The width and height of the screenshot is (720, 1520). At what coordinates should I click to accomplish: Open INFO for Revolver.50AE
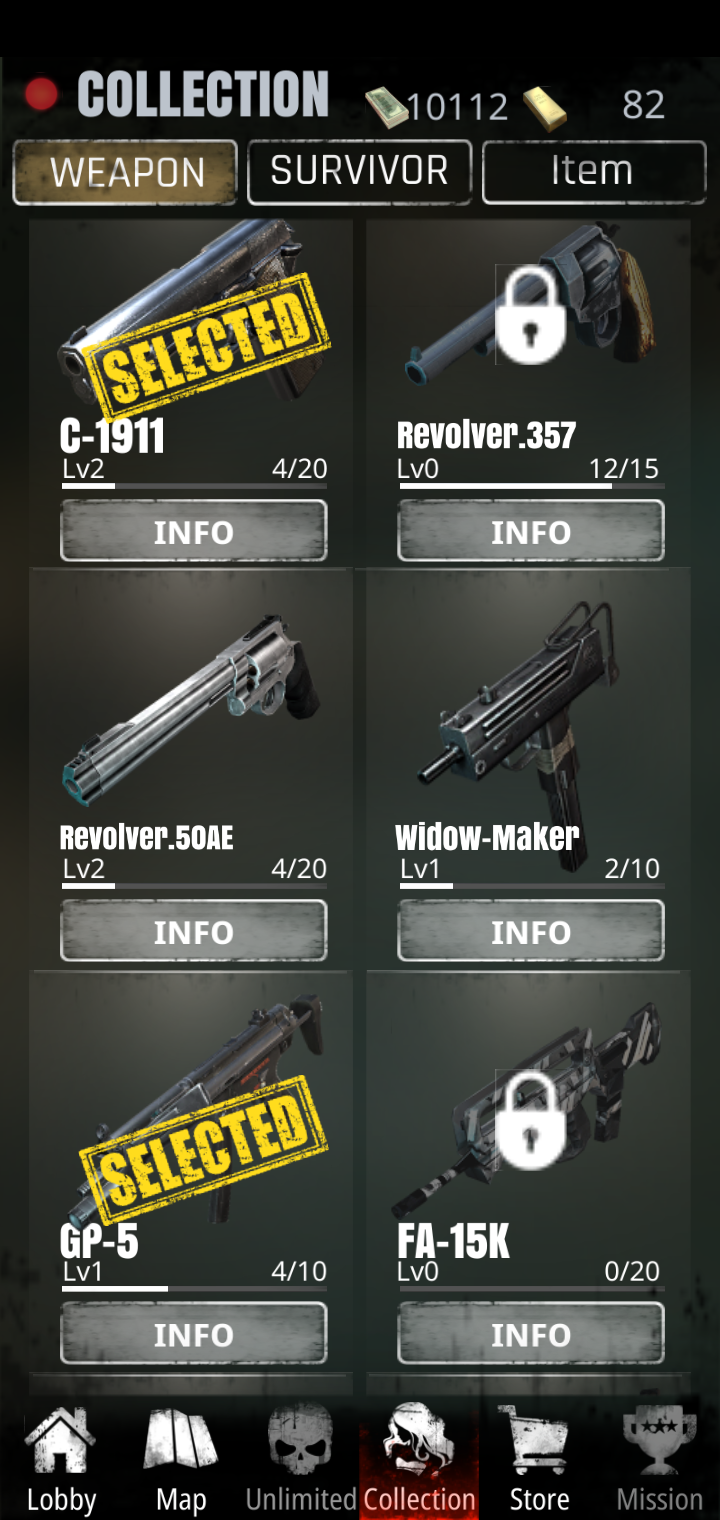[x=194, y=931]
